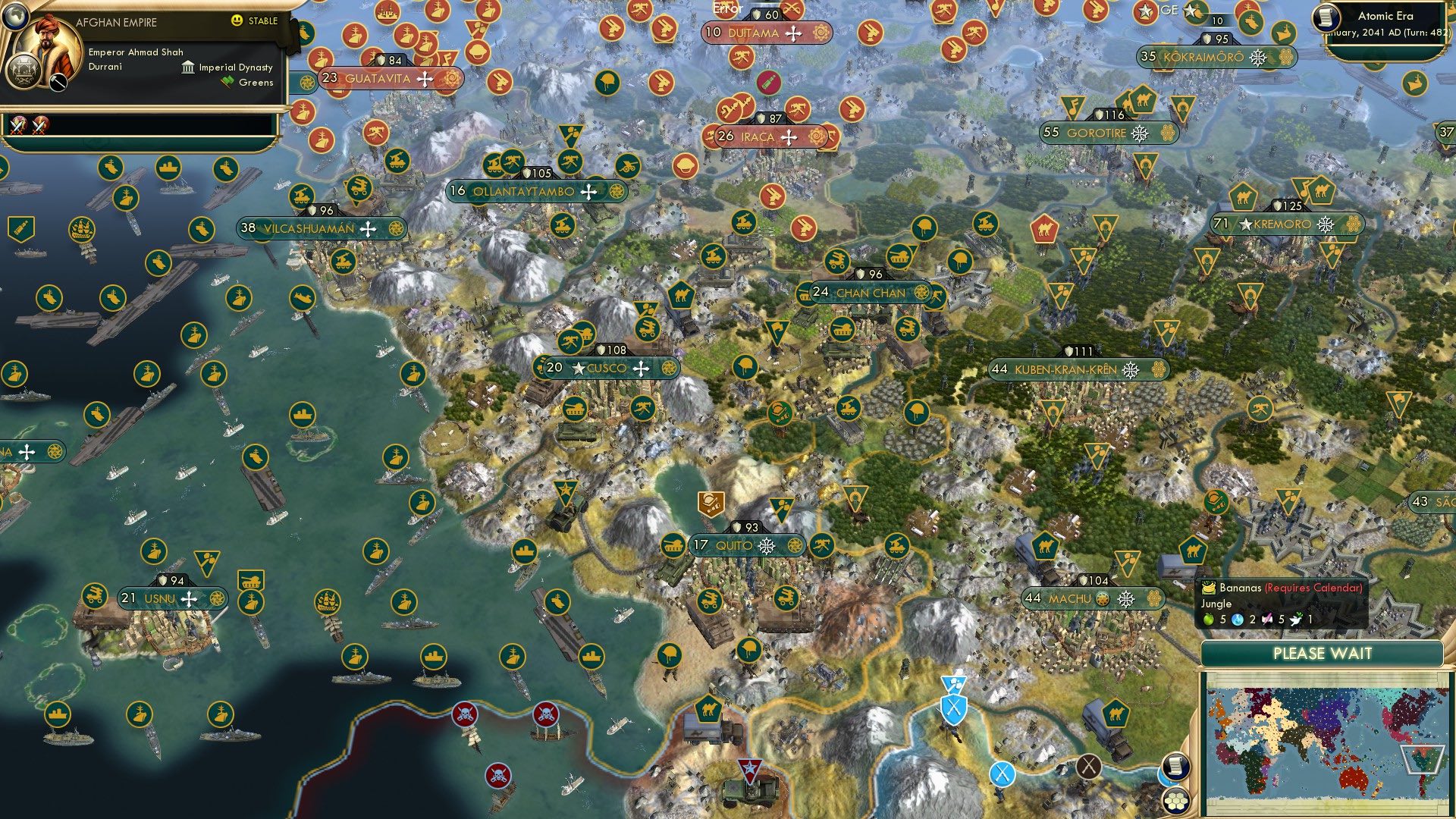Screen dimensions: 1456x819
Task: Click the hammer icon over the leader portrait
Action: click(x=58, y=82)
